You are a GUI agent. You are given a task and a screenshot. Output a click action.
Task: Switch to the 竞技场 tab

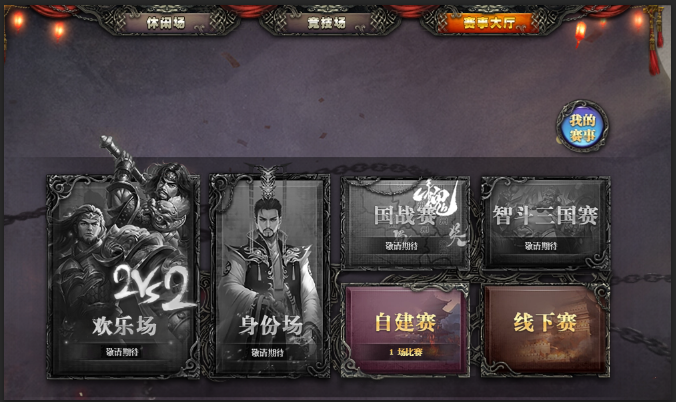[325, 22]
